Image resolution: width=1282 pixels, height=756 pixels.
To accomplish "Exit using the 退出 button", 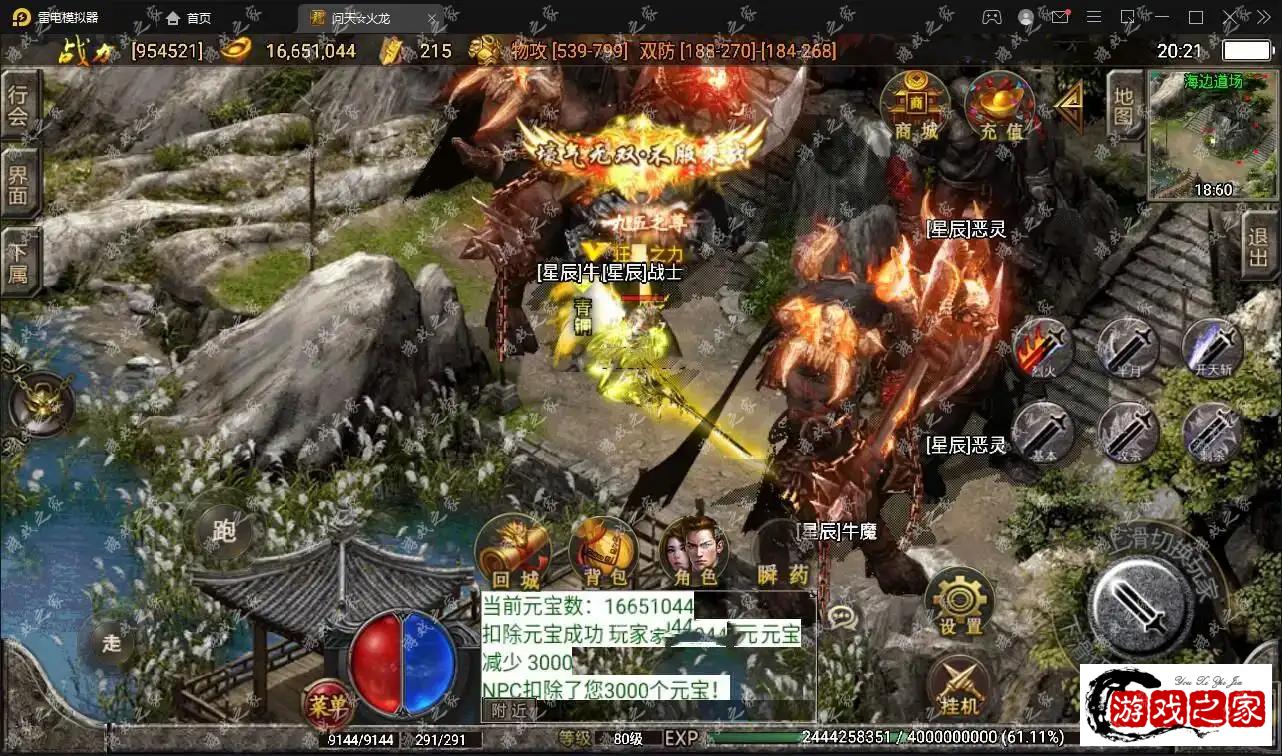I will 1259,245.
